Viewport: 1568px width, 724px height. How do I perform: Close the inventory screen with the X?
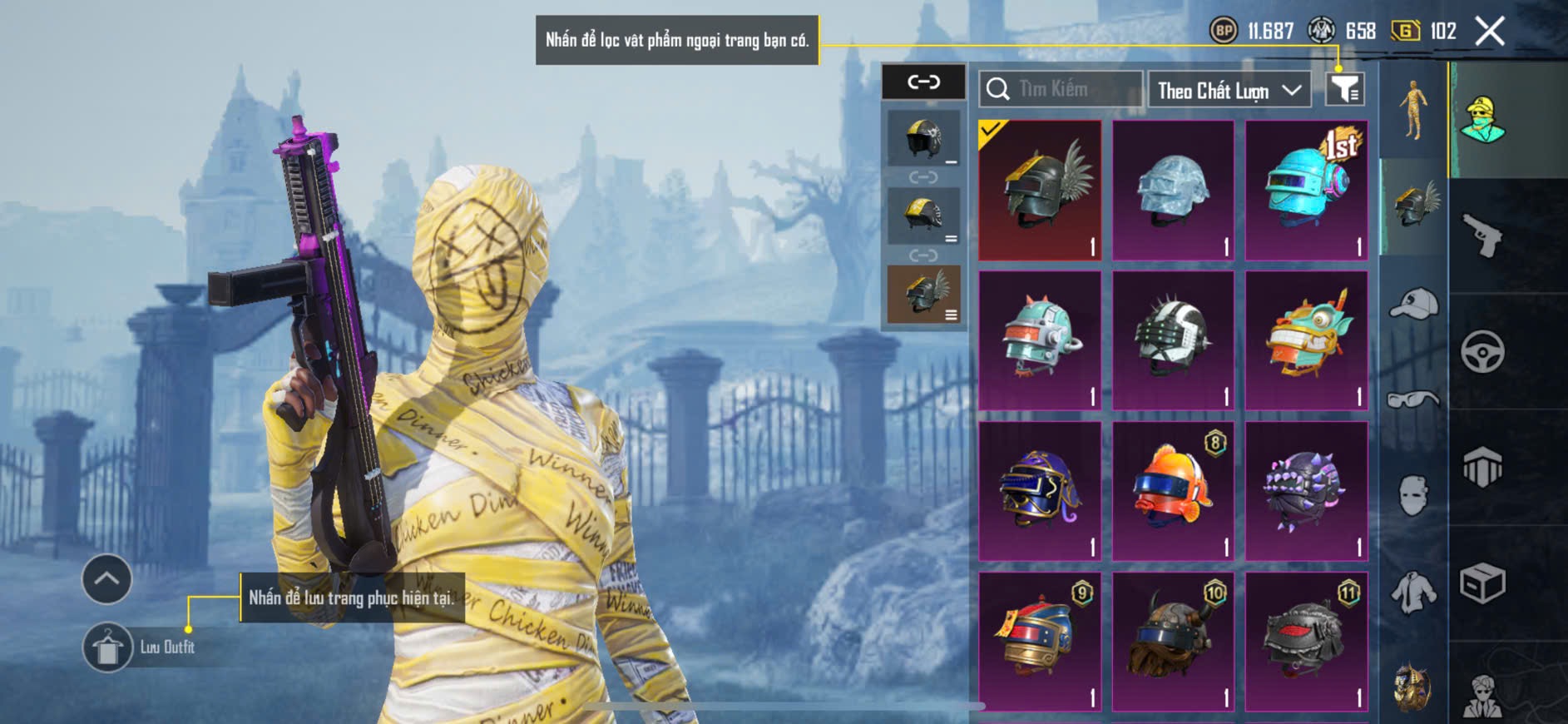tap(1489, 32)
